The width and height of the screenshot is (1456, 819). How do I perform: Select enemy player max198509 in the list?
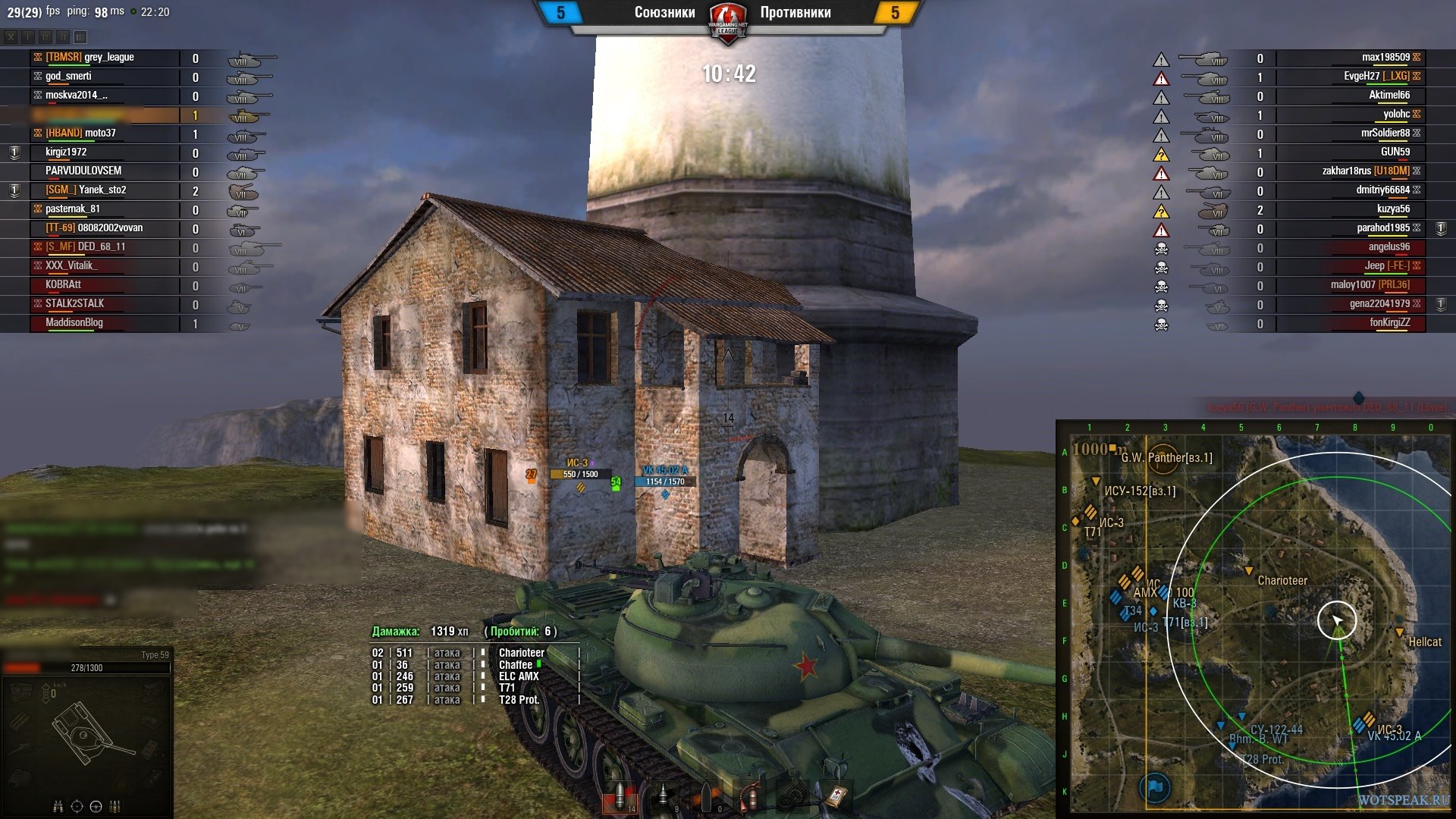[x=1385, y=58]
